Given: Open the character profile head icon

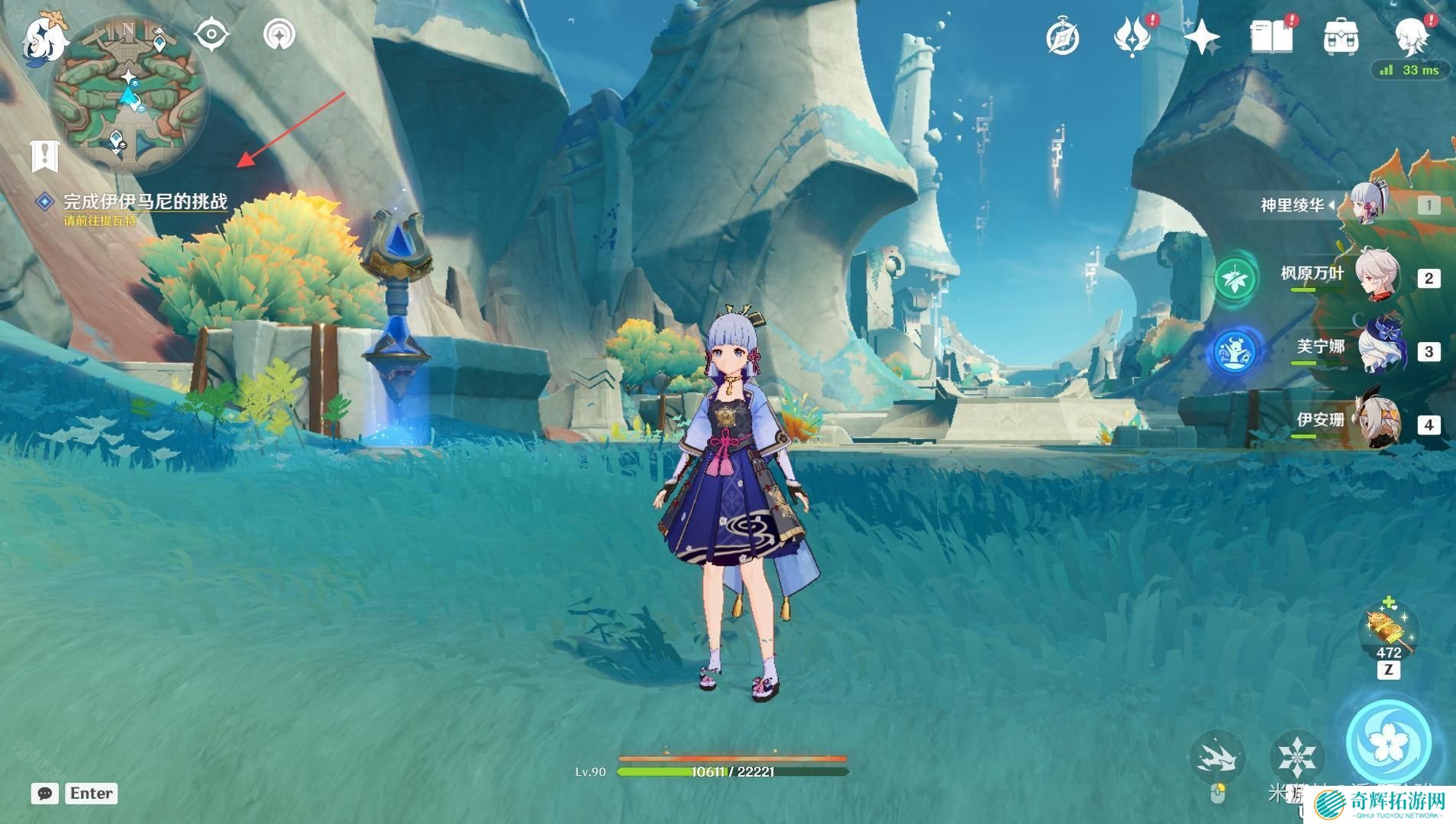Looking at the screenshot, I should pyautogui.click(x=1411, y=37).
